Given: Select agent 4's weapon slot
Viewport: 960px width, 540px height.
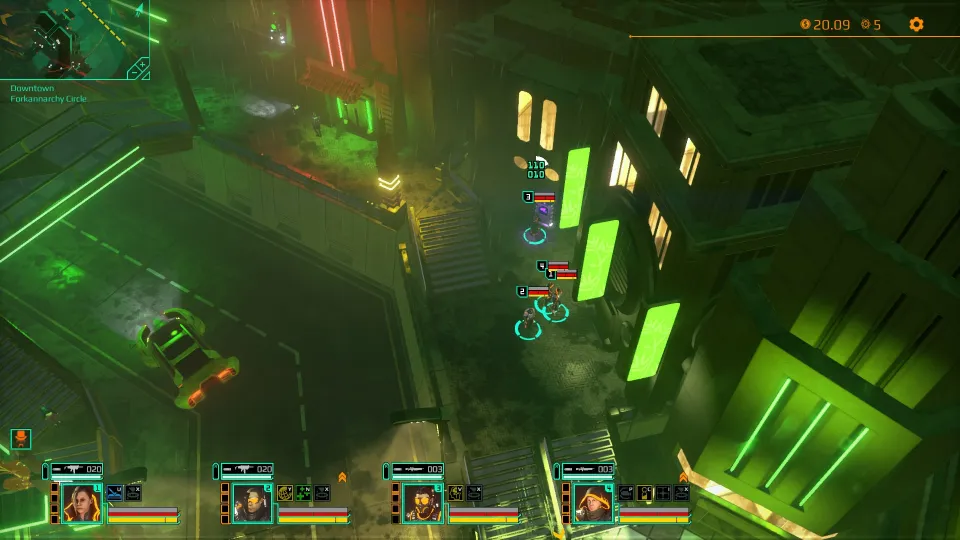Looking at the screenshot, I should click(x=588, y=469).
